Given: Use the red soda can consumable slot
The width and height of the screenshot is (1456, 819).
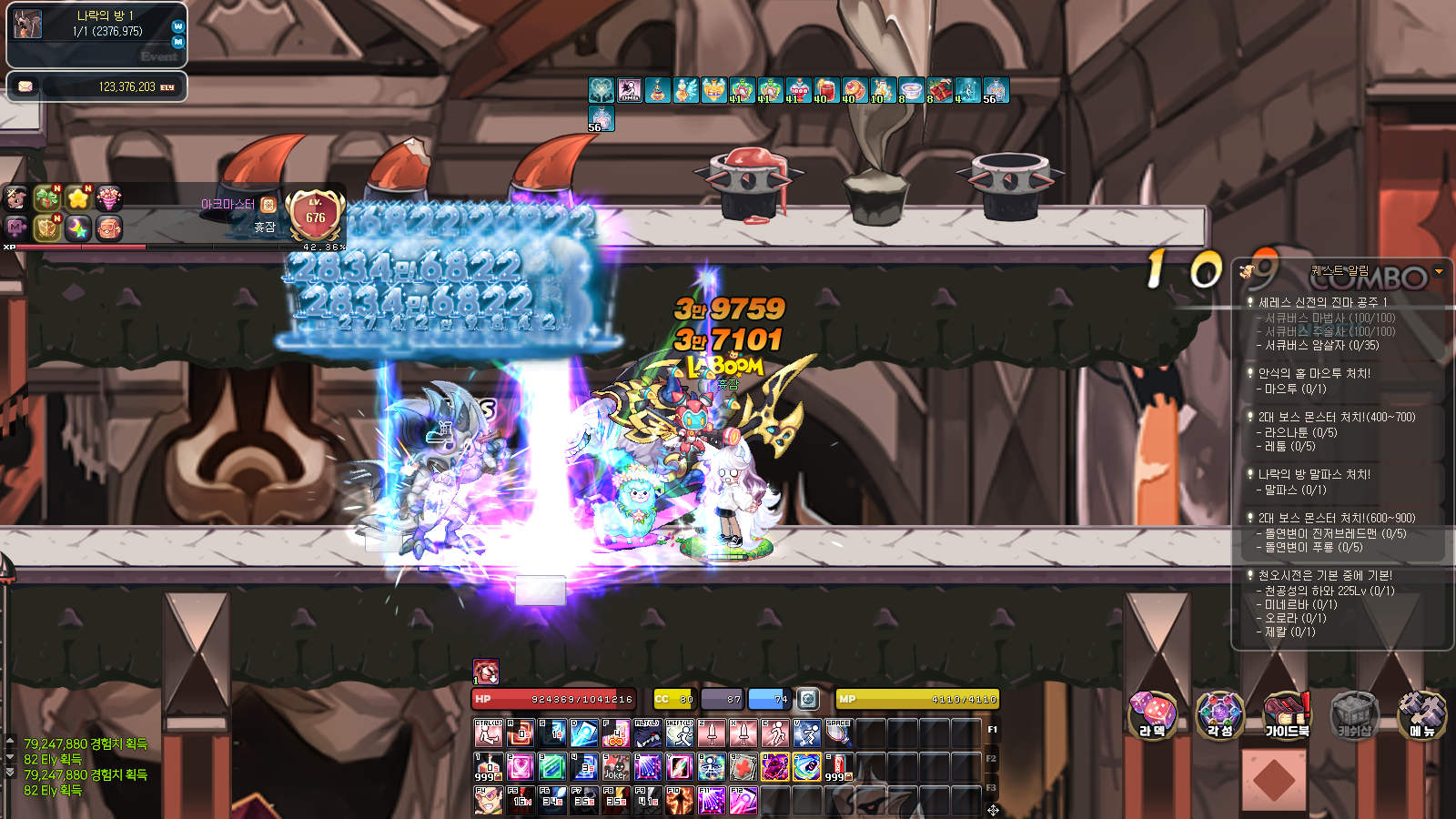Looking at the screenshot, I should [839, 766].
